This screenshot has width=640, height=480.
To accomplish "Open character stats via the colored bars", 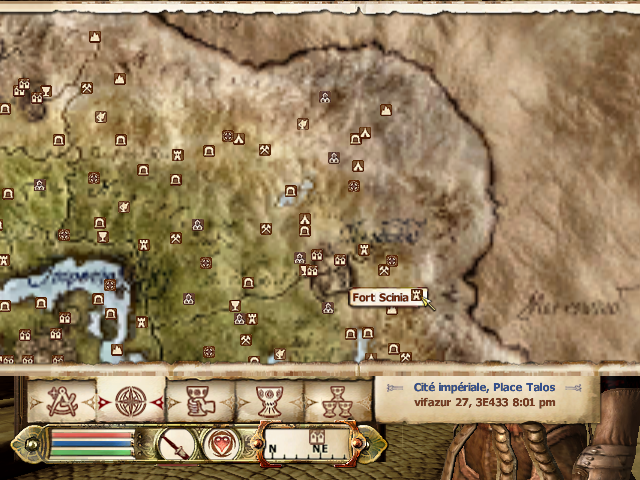I will 91,442.
